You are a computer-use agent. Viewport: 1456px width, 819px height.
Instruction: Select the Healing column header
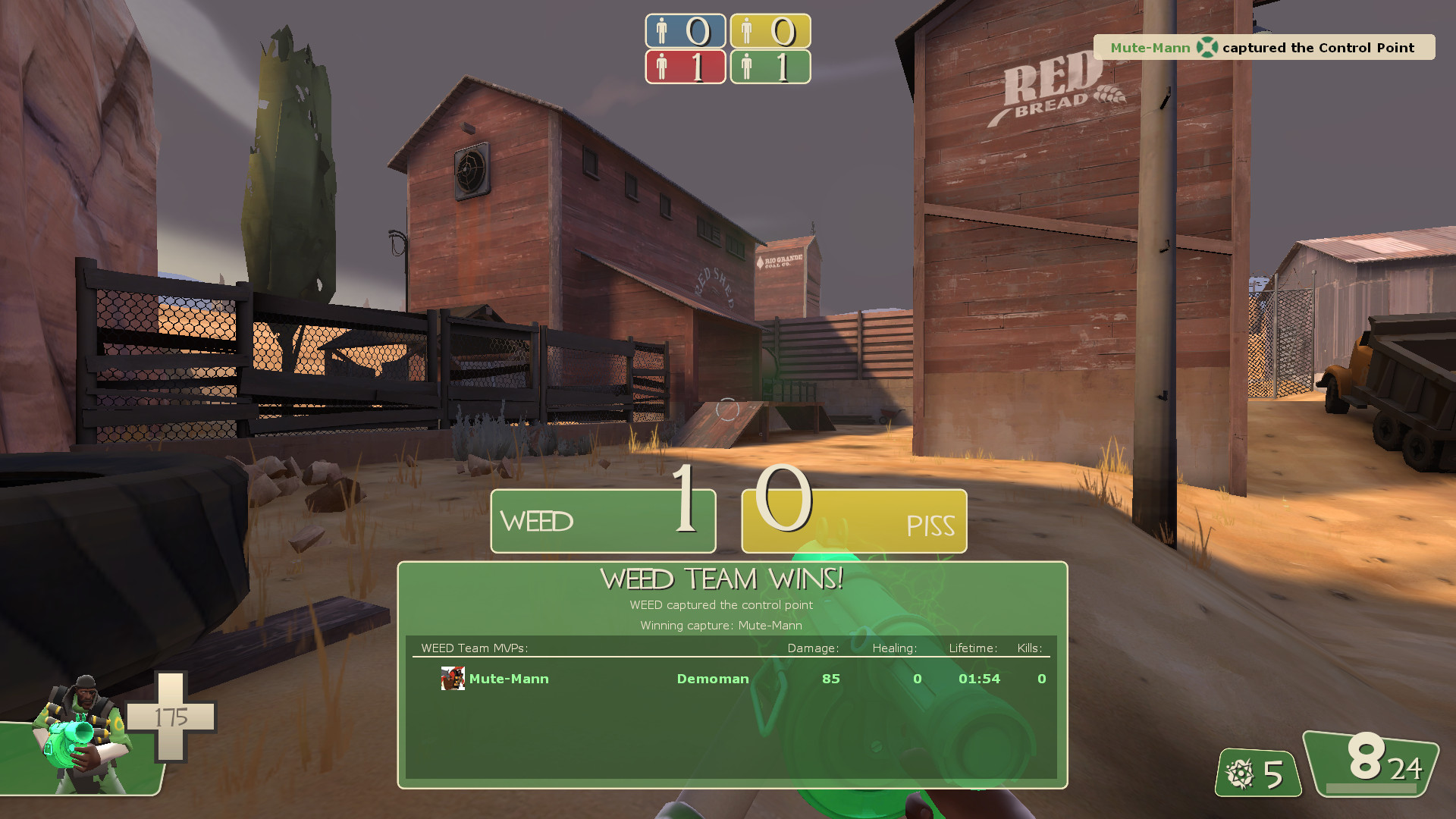click(x=895, y=648)
